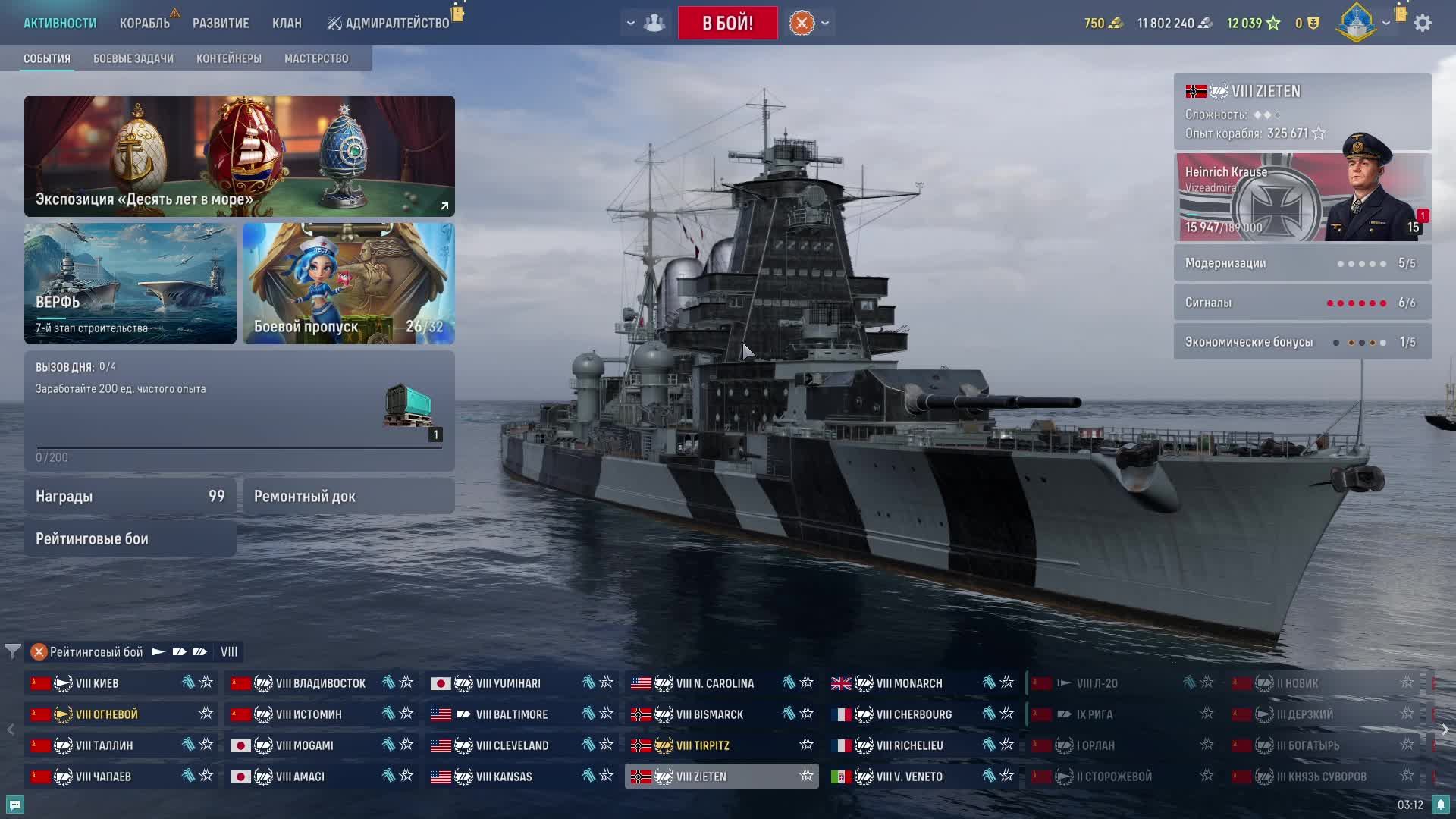
Task: Select VIII Bismarck in the ship carousel
Action: coord(710,714)
